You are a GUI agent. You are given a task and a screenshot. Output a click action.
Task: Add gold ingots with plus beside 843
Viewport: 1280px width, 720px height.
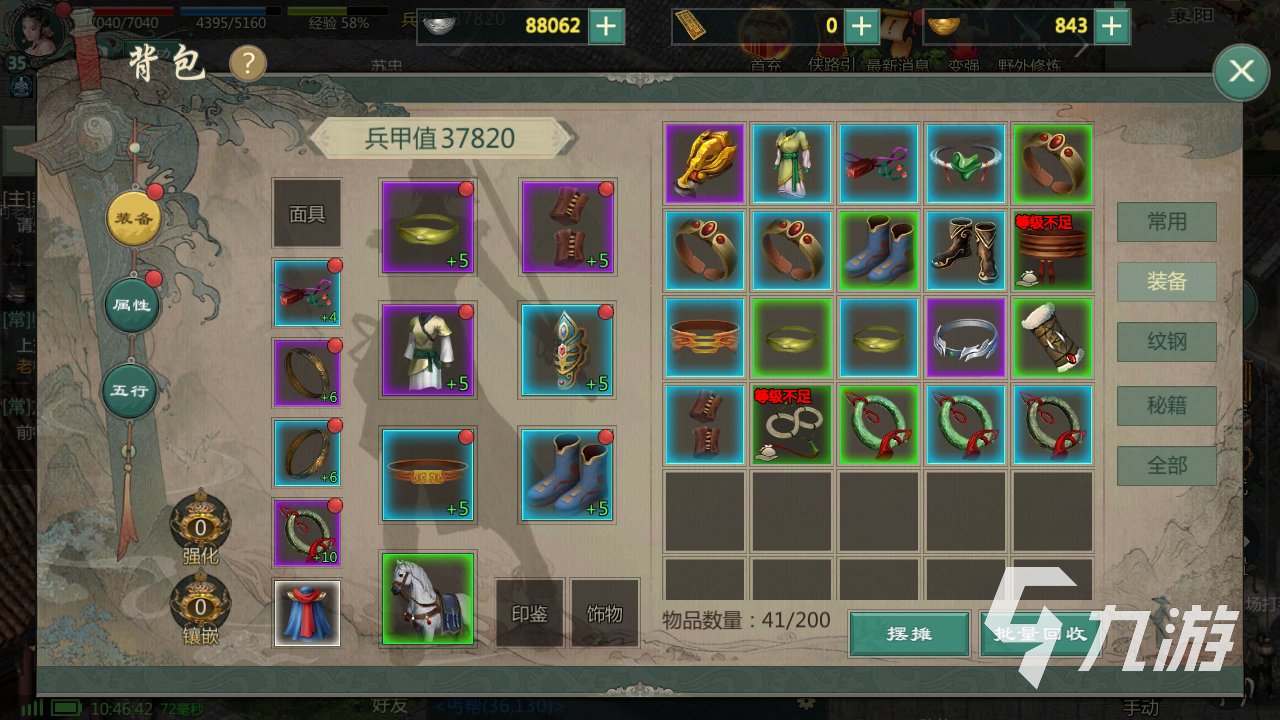1111,26
